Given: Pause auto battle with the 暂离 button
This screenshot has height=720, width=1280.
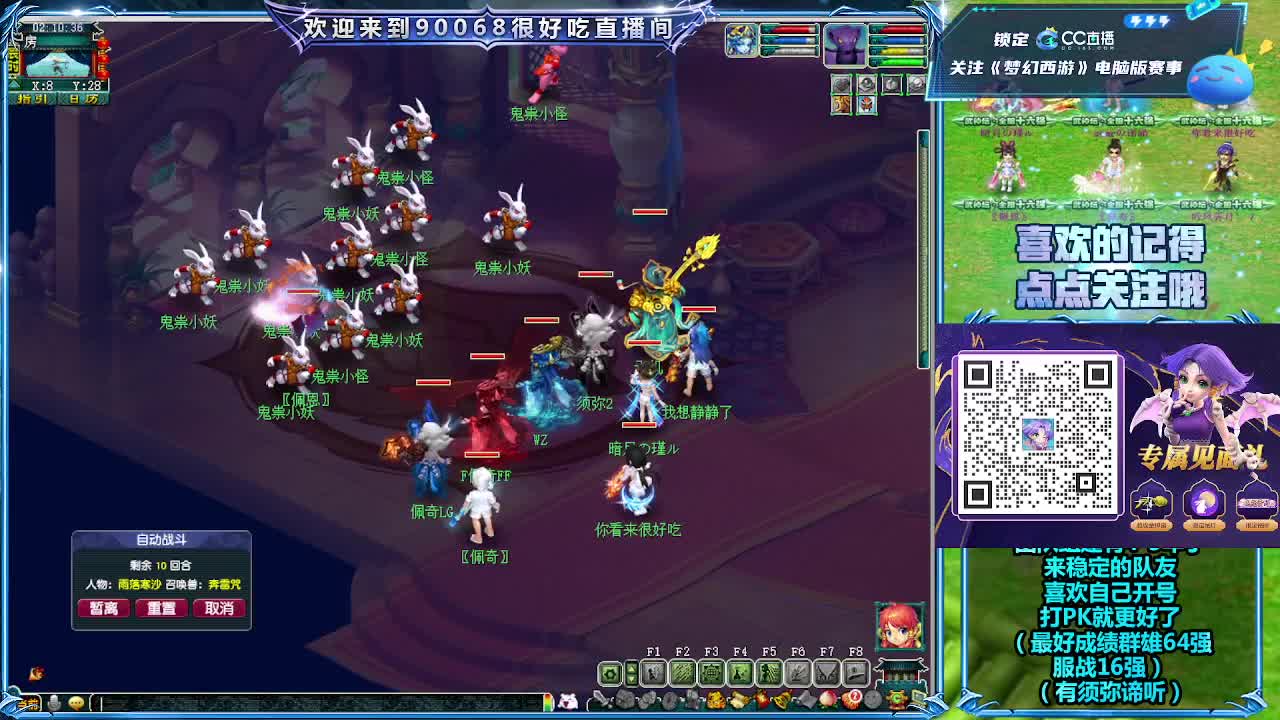Looking at the screenshot, I should (102, 608).
